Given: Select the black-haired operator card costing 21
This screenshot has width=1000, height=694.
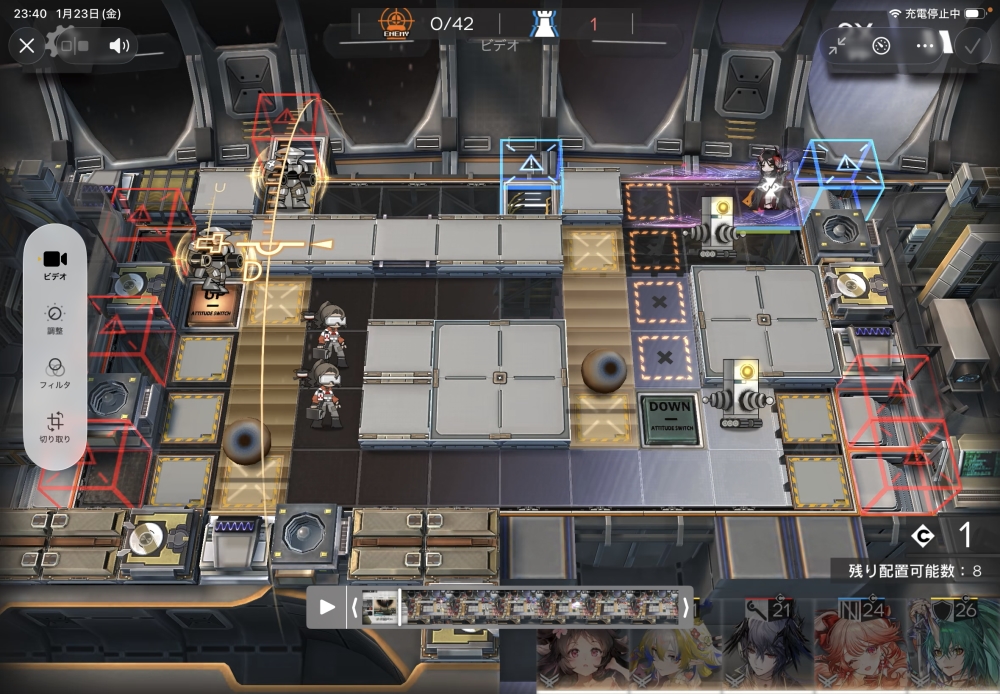Looking at the screenshot, I should coord(767,648).
